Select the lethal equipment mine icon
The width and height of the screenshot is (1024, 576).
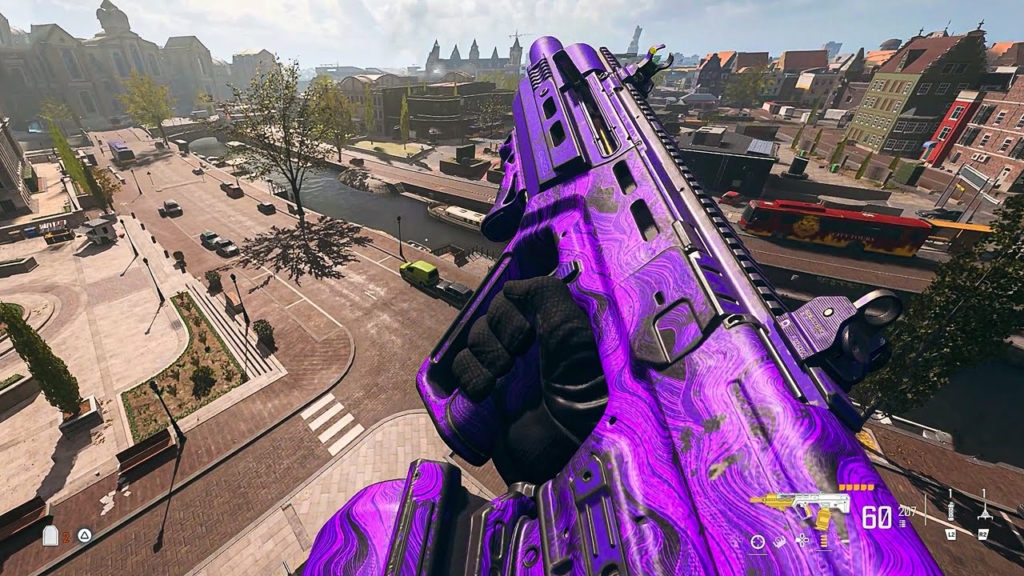tap(983, 510)
